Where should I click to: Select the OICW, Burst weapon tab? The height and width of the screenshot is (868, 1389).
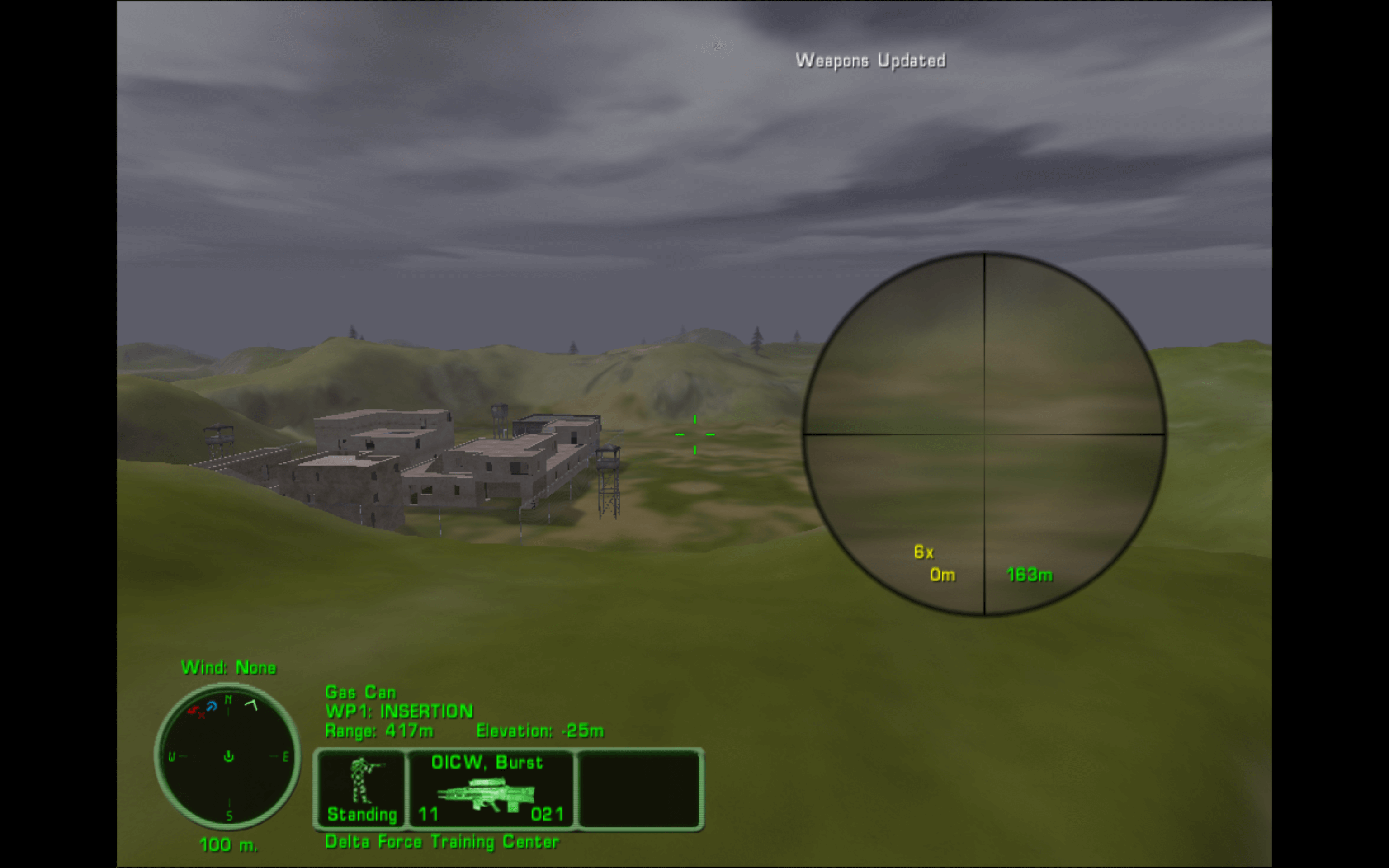pos(487,762)
